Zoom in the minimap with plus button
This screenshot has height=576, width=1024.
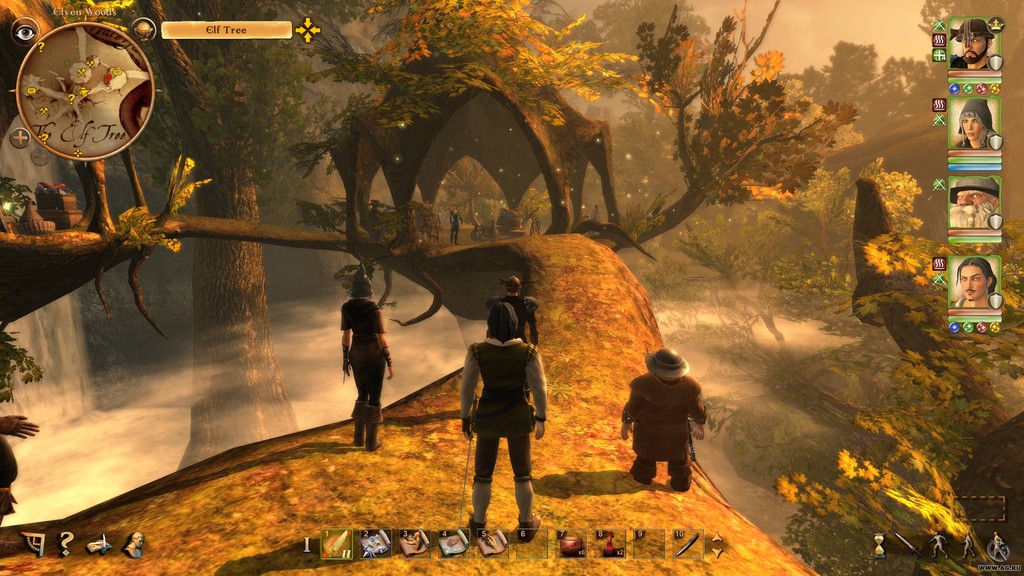point(20,138)
